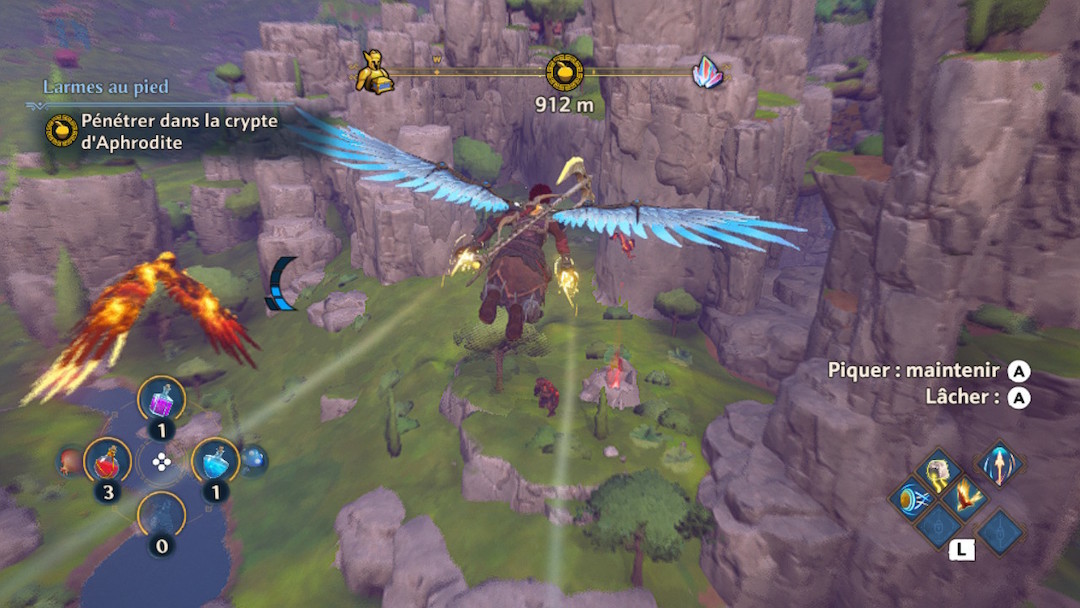This screenshot has height=608, width=1080.
Task: Use the blue stamina potion
Action: coord(215,462)
